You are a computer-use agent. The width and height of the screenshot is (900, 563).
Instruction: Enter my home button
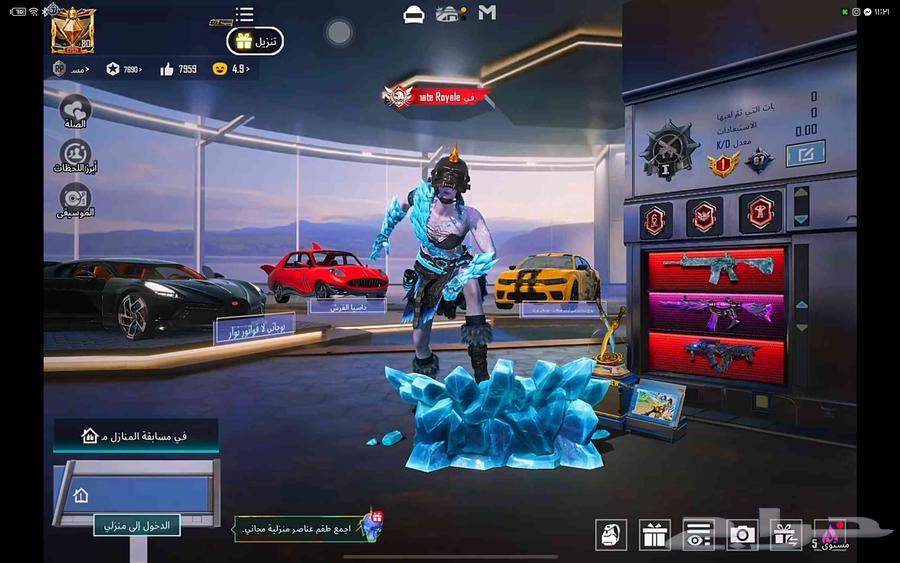tap(132, 525)
